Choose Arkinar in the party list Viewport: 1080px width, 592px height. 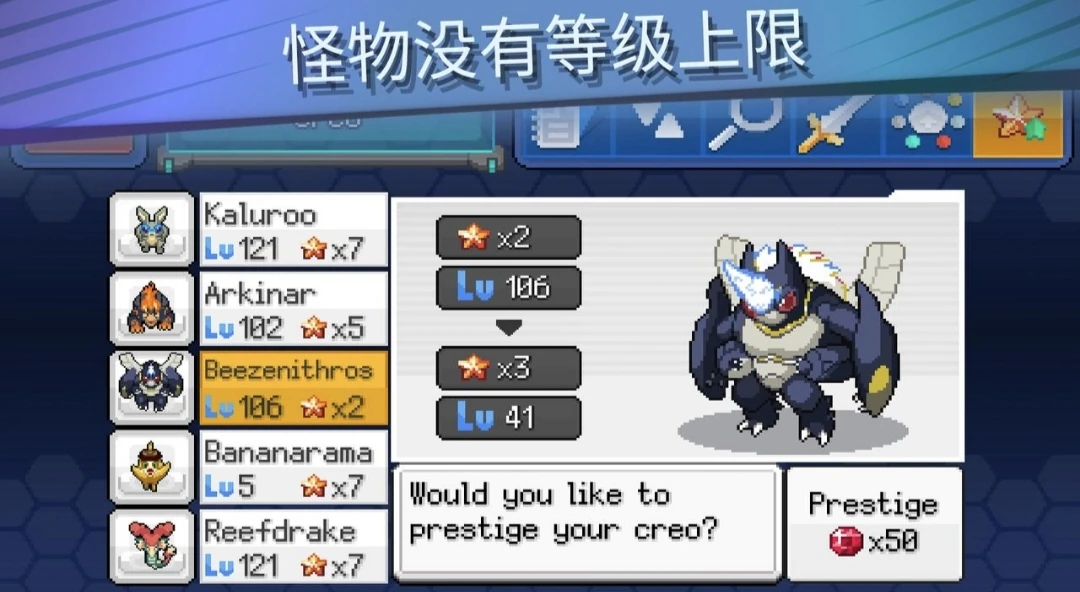(x=293, y=309)
